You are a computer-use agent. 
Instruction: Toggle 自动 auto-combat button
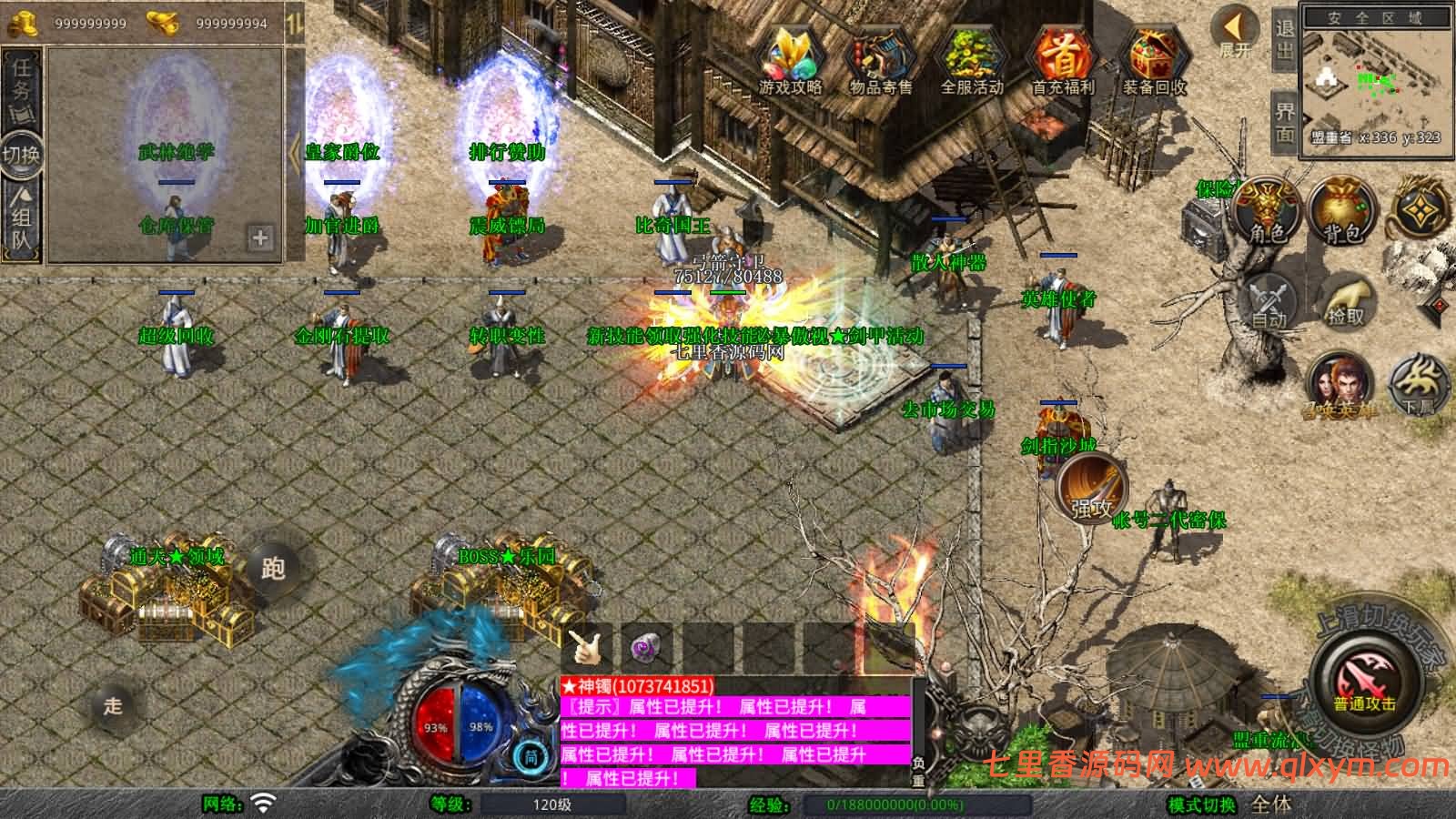tap(1270, 300)
